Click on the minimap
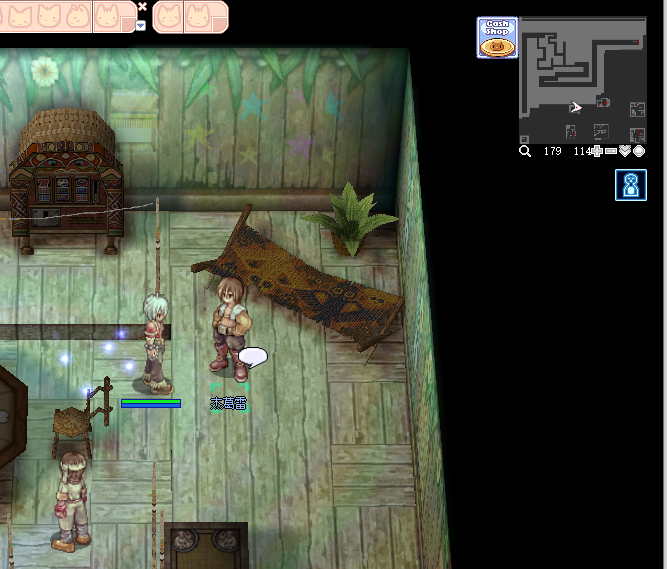The height and width of the screenshot is (569, 667). [582, 80]
